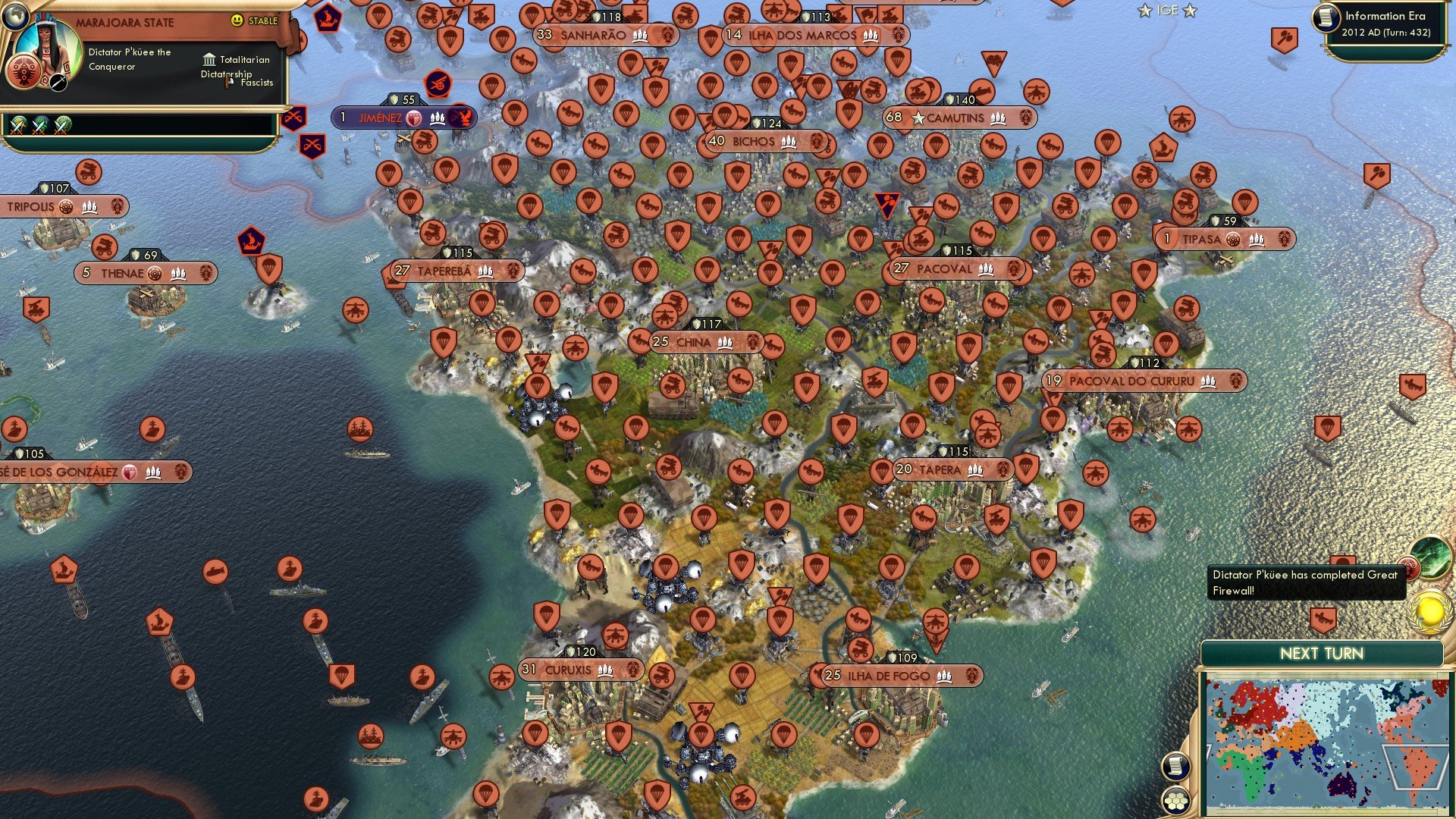
Task: Click the crossed-swords war icon left of Jiménez
Action: coord(296,118)
